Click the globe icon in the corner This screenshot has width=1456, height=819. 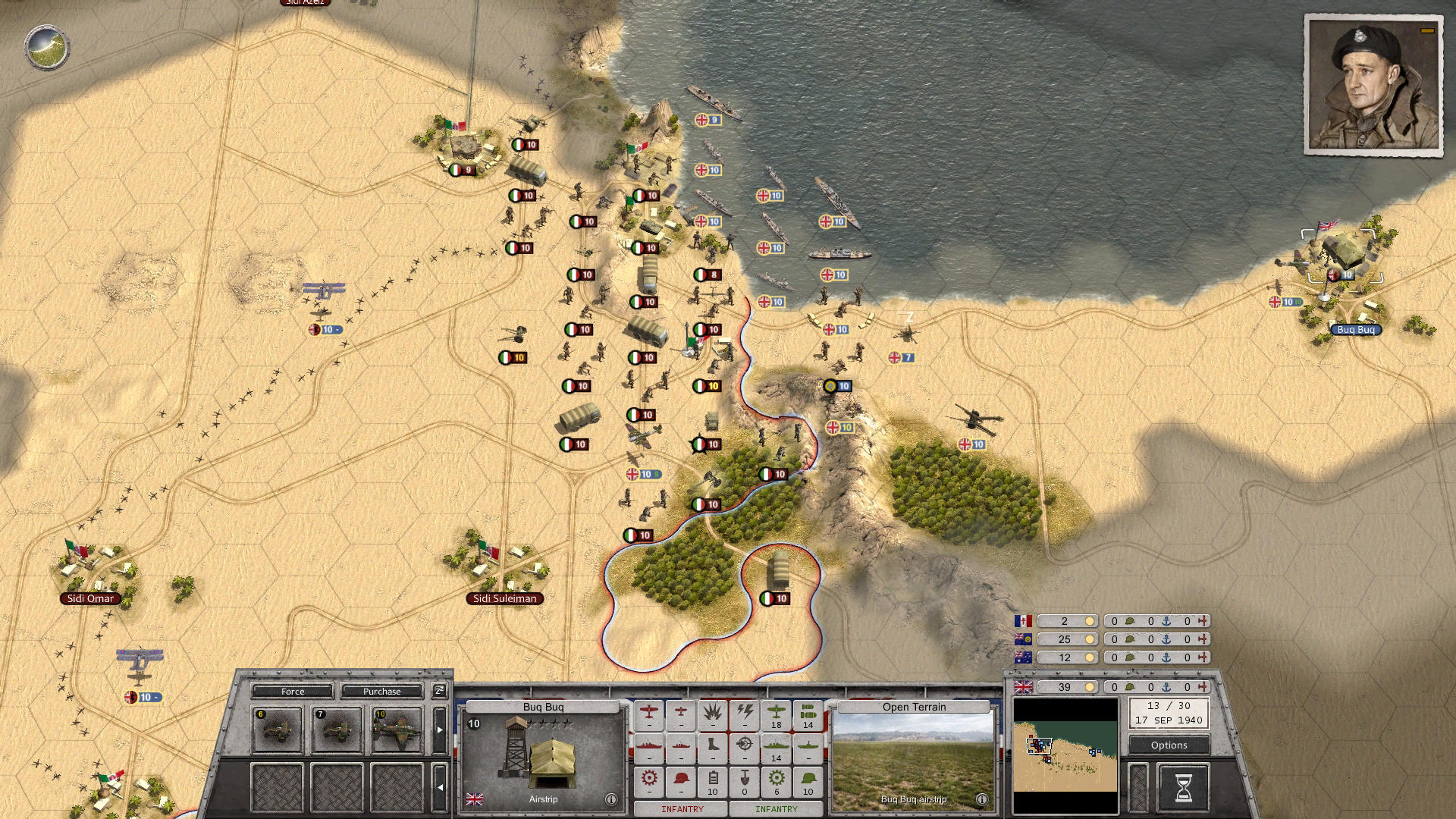pos(47,47)
